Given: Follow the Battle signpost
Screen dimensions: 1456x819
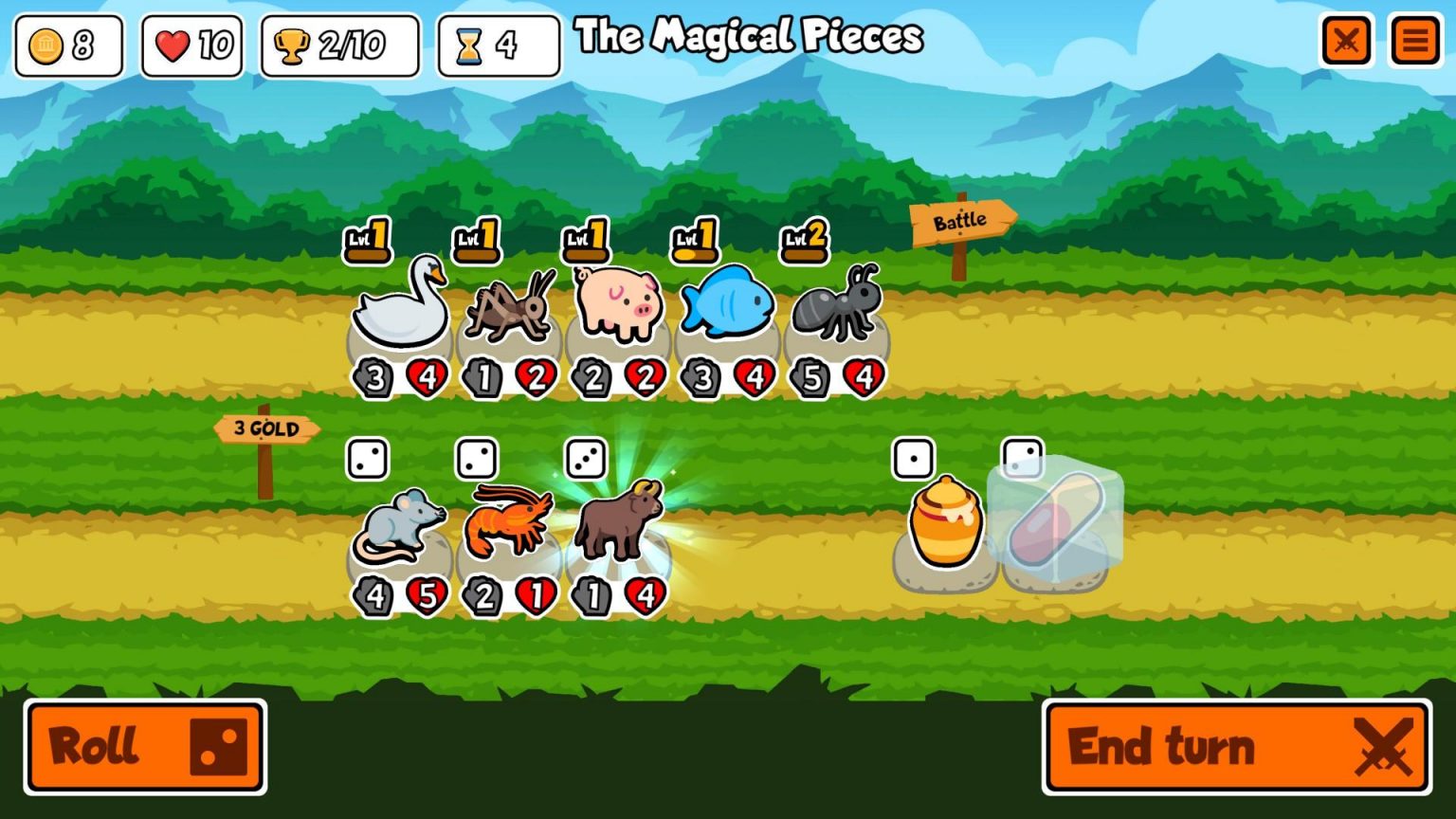Looking at the screenshot, I should 960,218.
